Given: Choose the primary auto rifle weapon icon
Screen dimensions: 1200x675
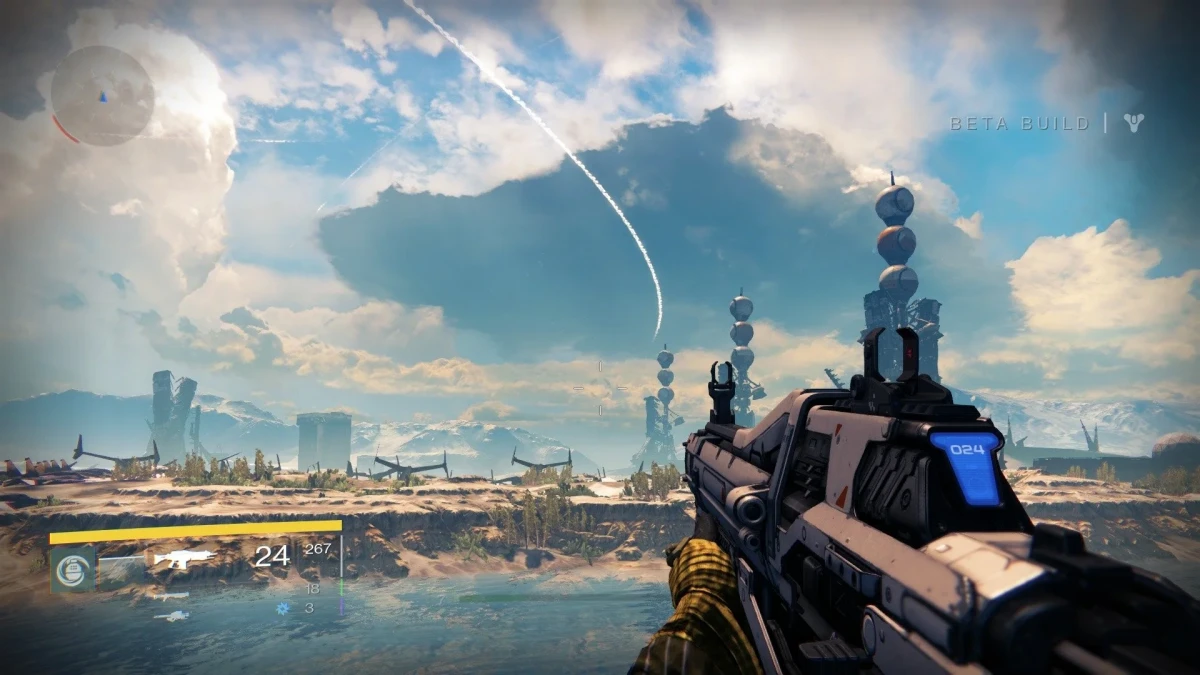Looking at the screenshot, I should point(184,558).
